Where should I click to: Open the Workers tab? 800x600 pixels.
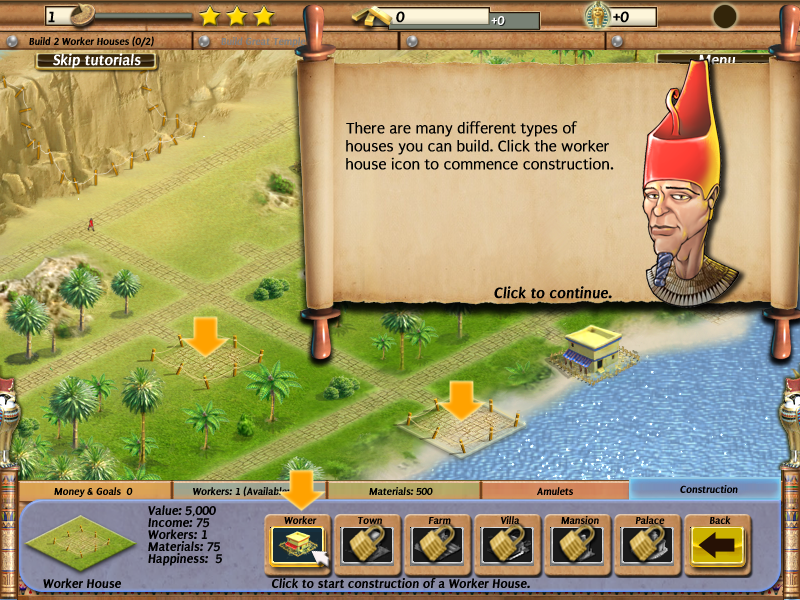pos(250,491)
